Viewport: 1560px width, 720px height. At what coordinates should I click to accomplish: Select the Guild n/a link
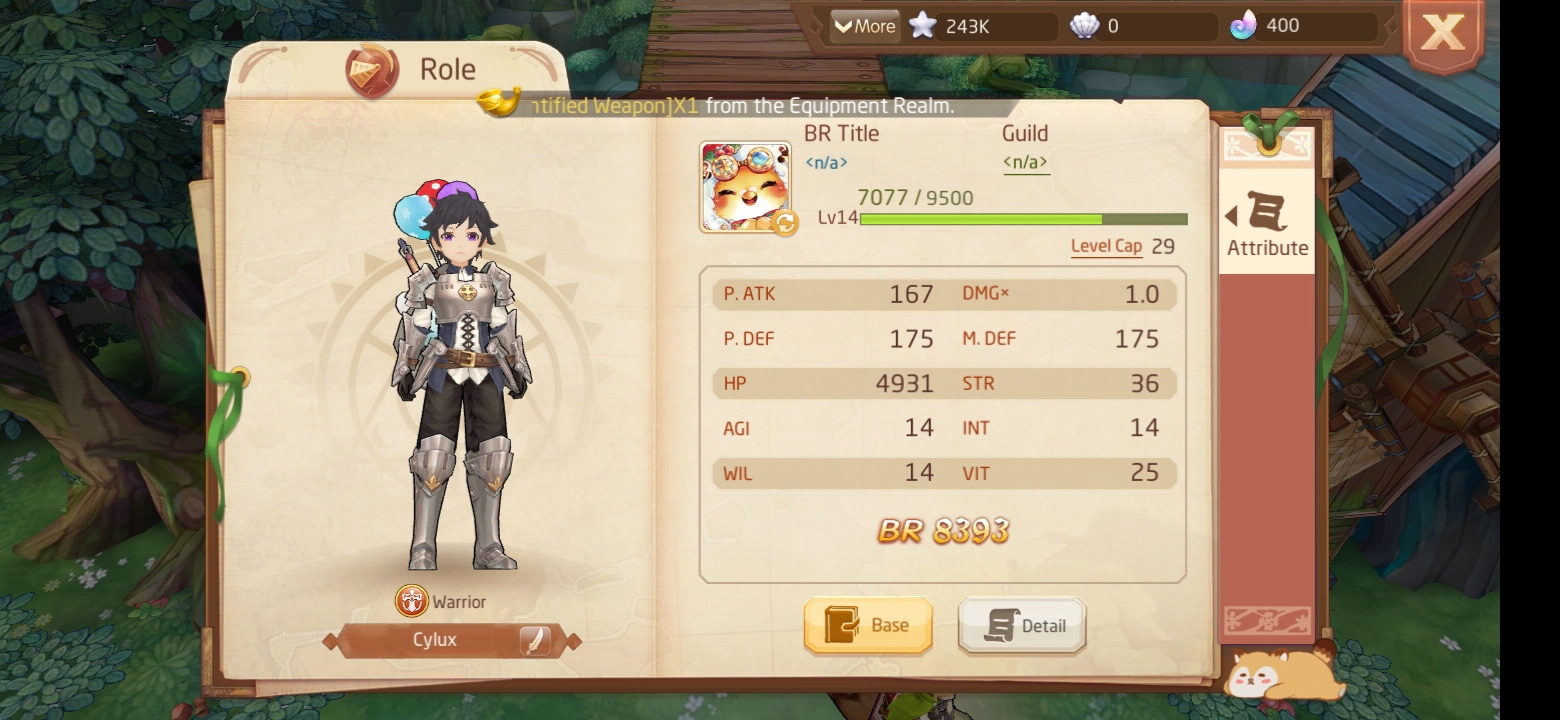coord(1026,162)
